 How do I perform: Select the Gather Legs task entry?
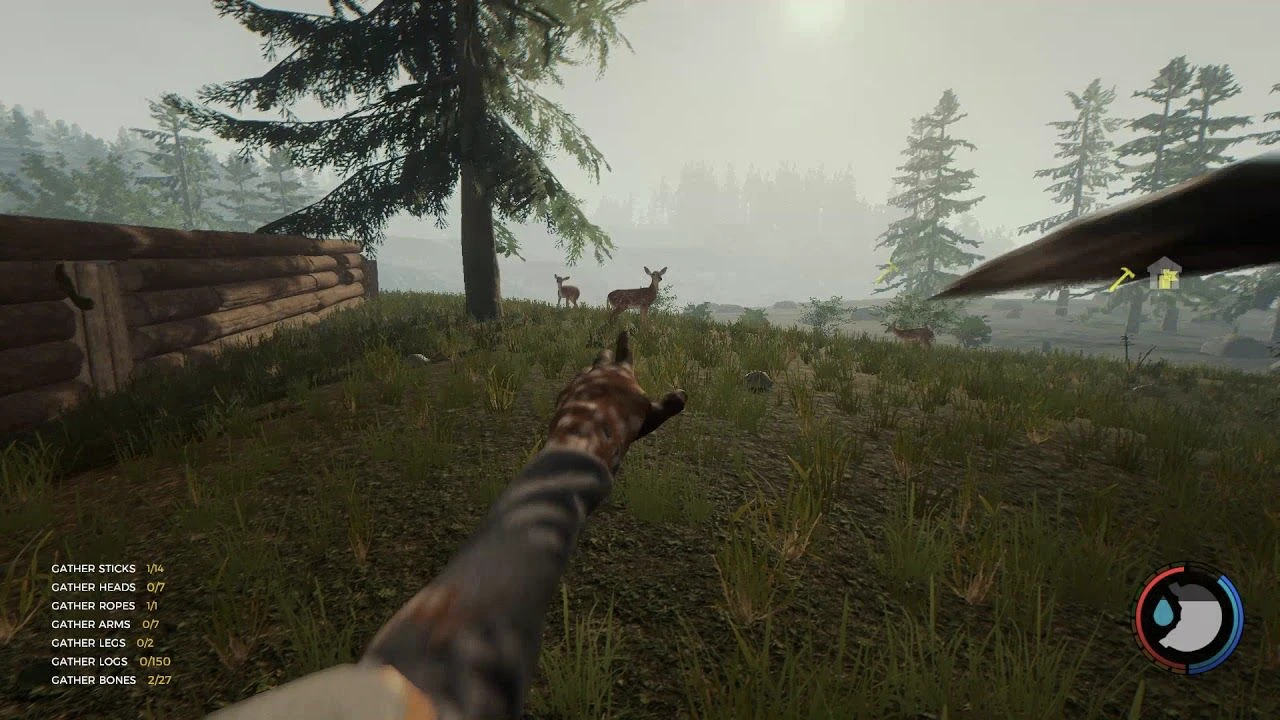click(x=102, y=643)
